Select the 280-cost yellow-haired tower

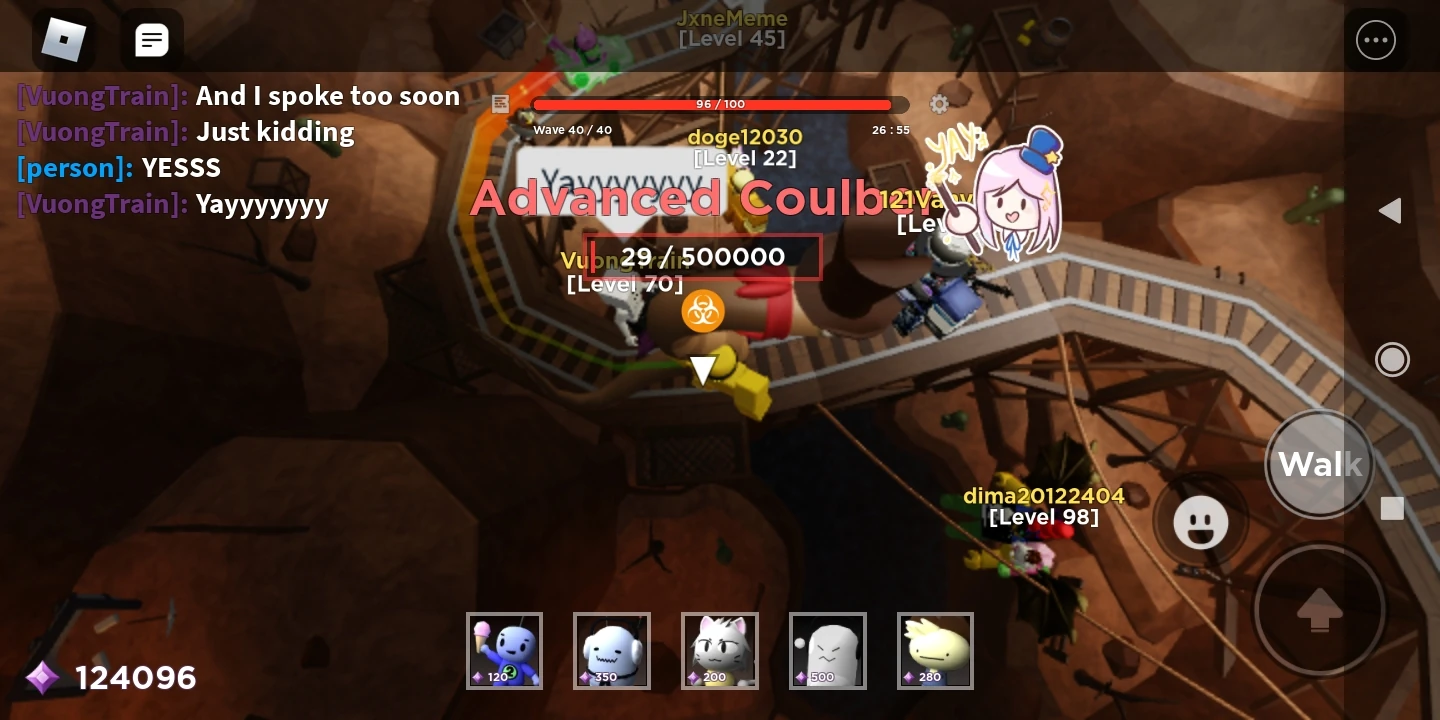(x=935, y=650)
